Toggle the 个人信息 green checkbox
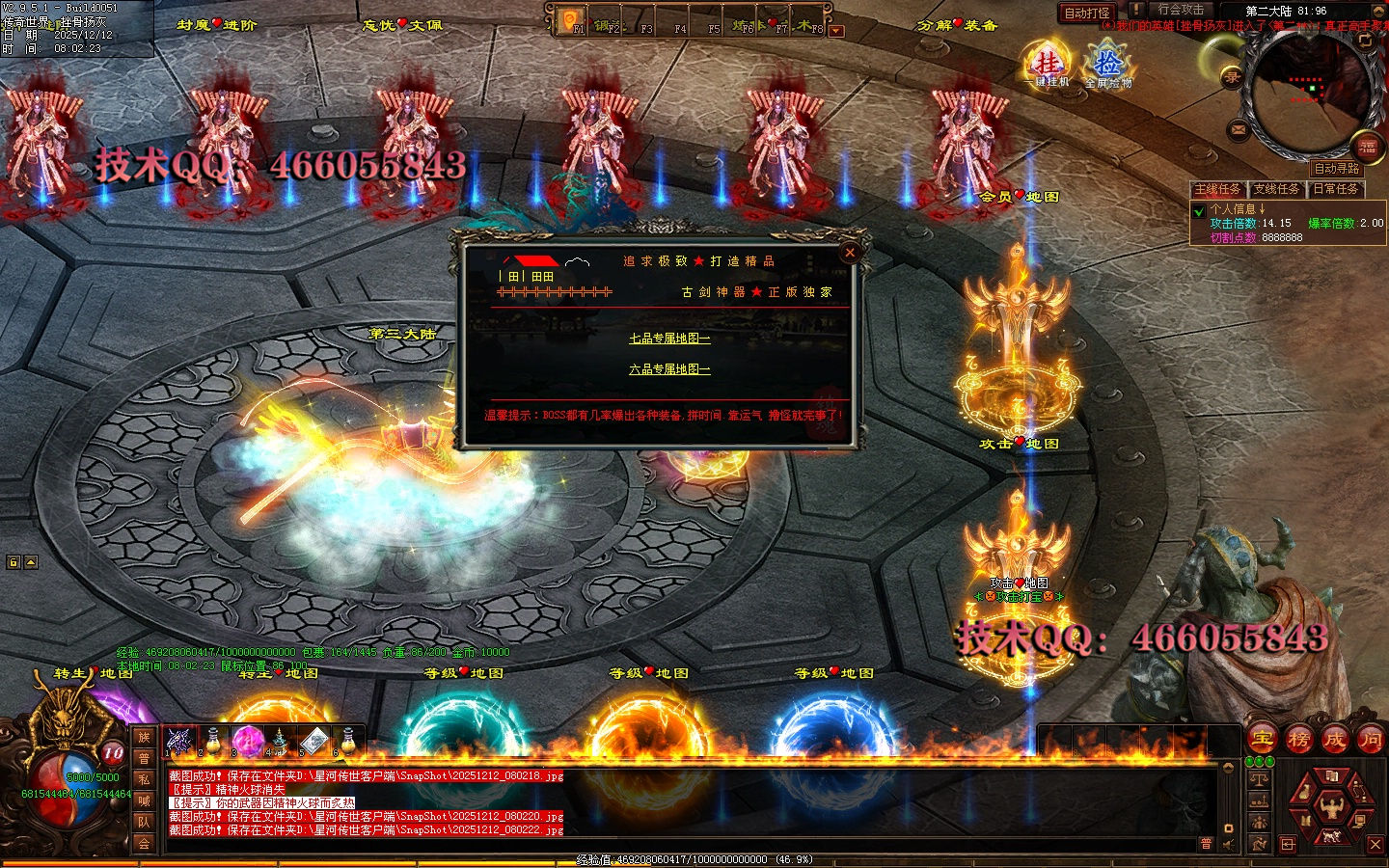 pyautogui.click(x=1199, y=210)
